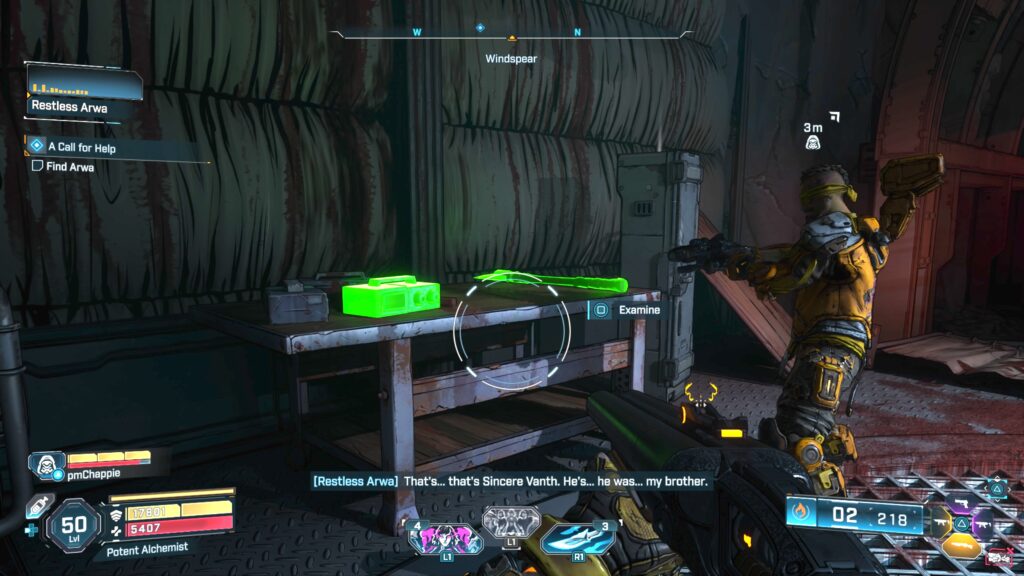Click the Find Arwa objective checkbox
This screenshot has width=1024, height=576.
tap(37, 167)
